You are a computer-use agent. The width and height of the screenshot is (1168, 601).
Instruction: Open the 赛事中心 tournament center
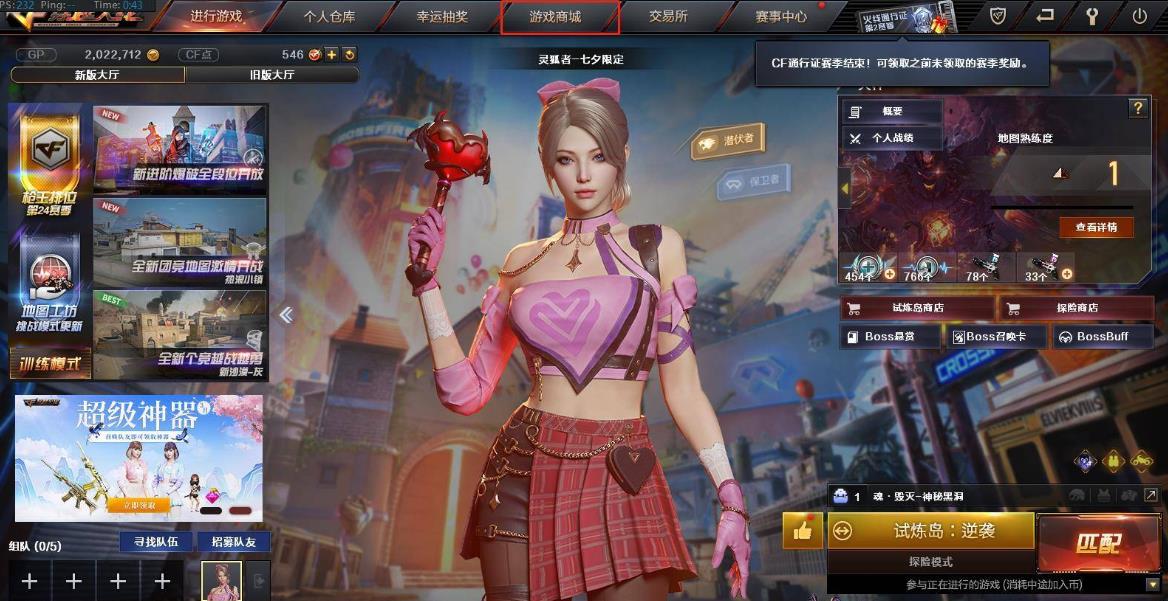(x=782, y=17)
